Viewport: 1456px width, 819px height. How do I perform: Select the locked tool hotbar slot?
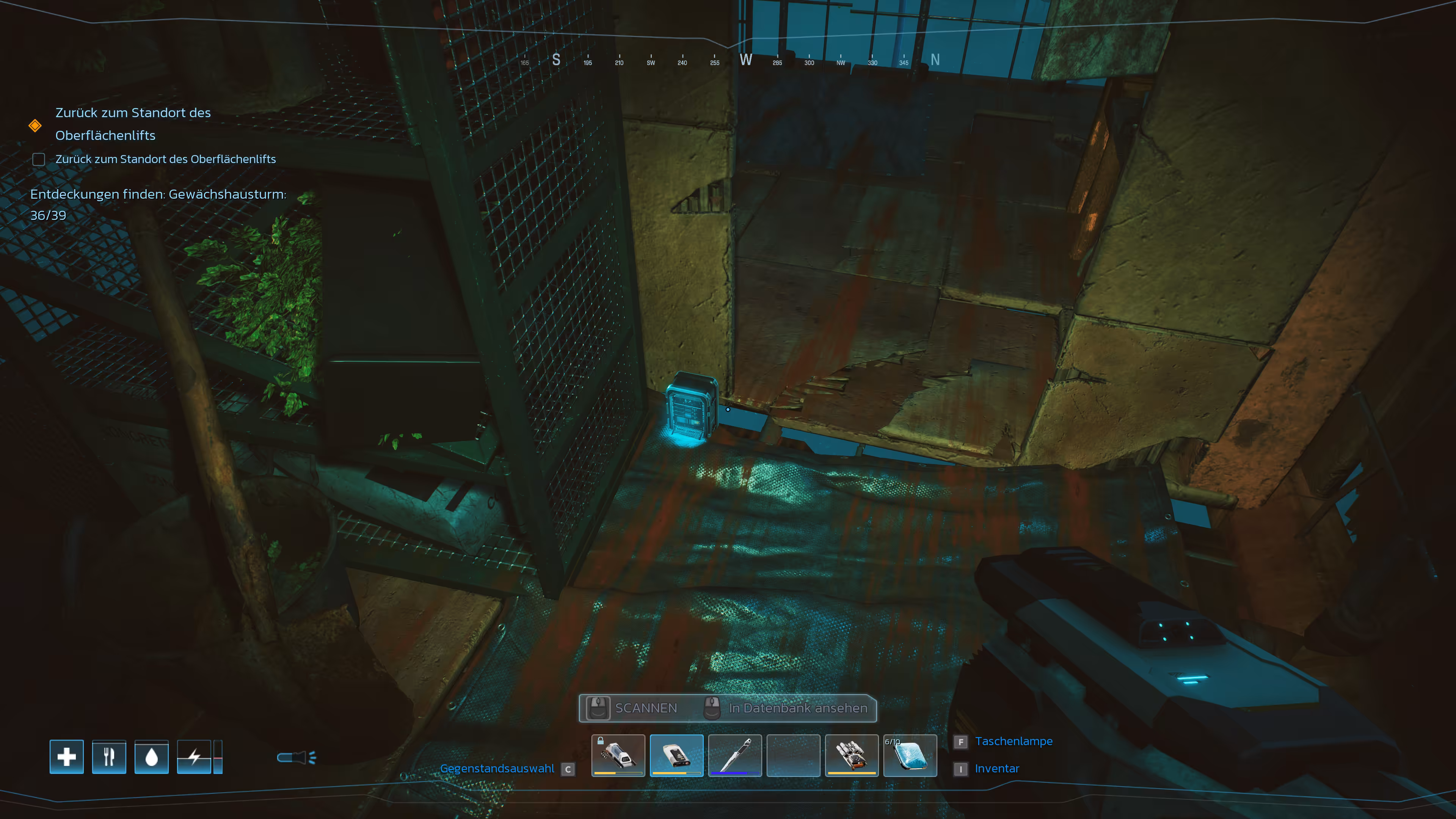point(618,755)
